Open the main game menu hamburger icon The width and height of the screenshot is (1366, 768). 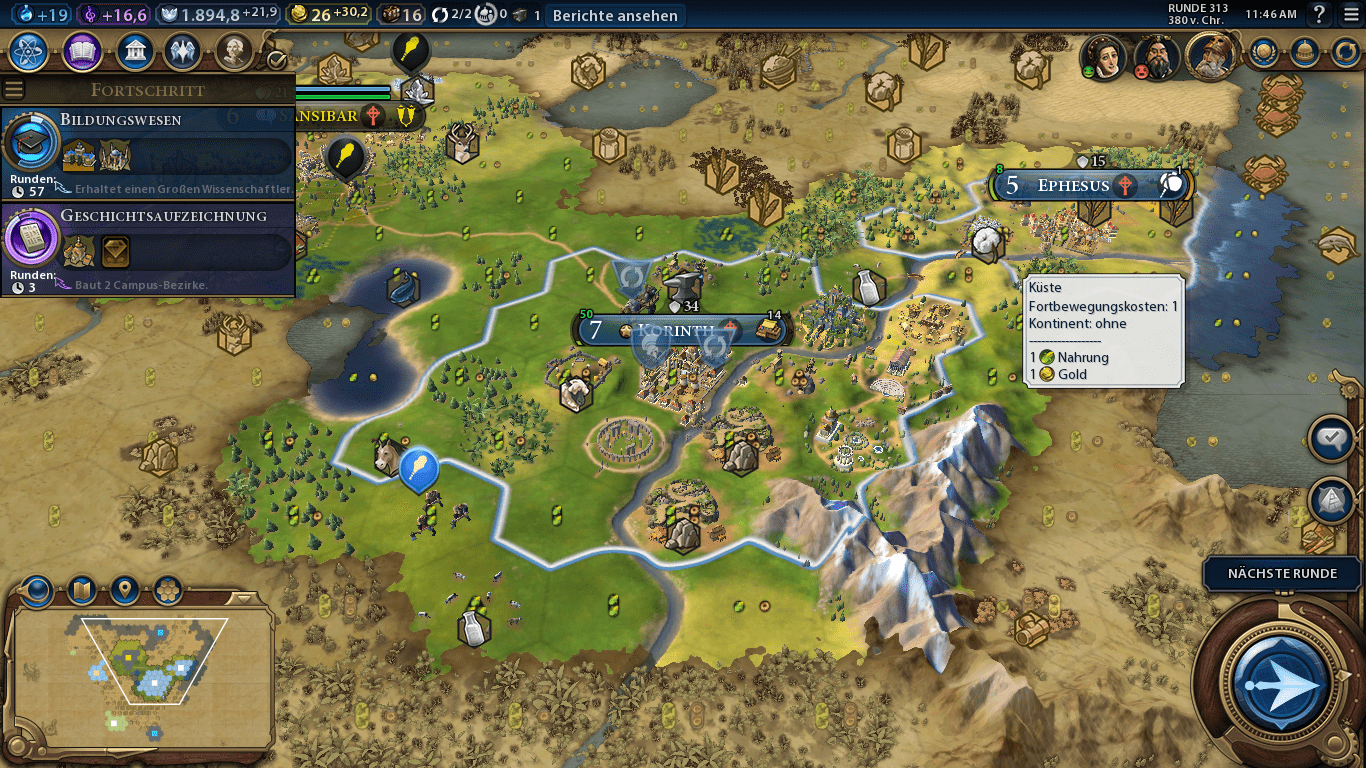(x=1351, y=14)
